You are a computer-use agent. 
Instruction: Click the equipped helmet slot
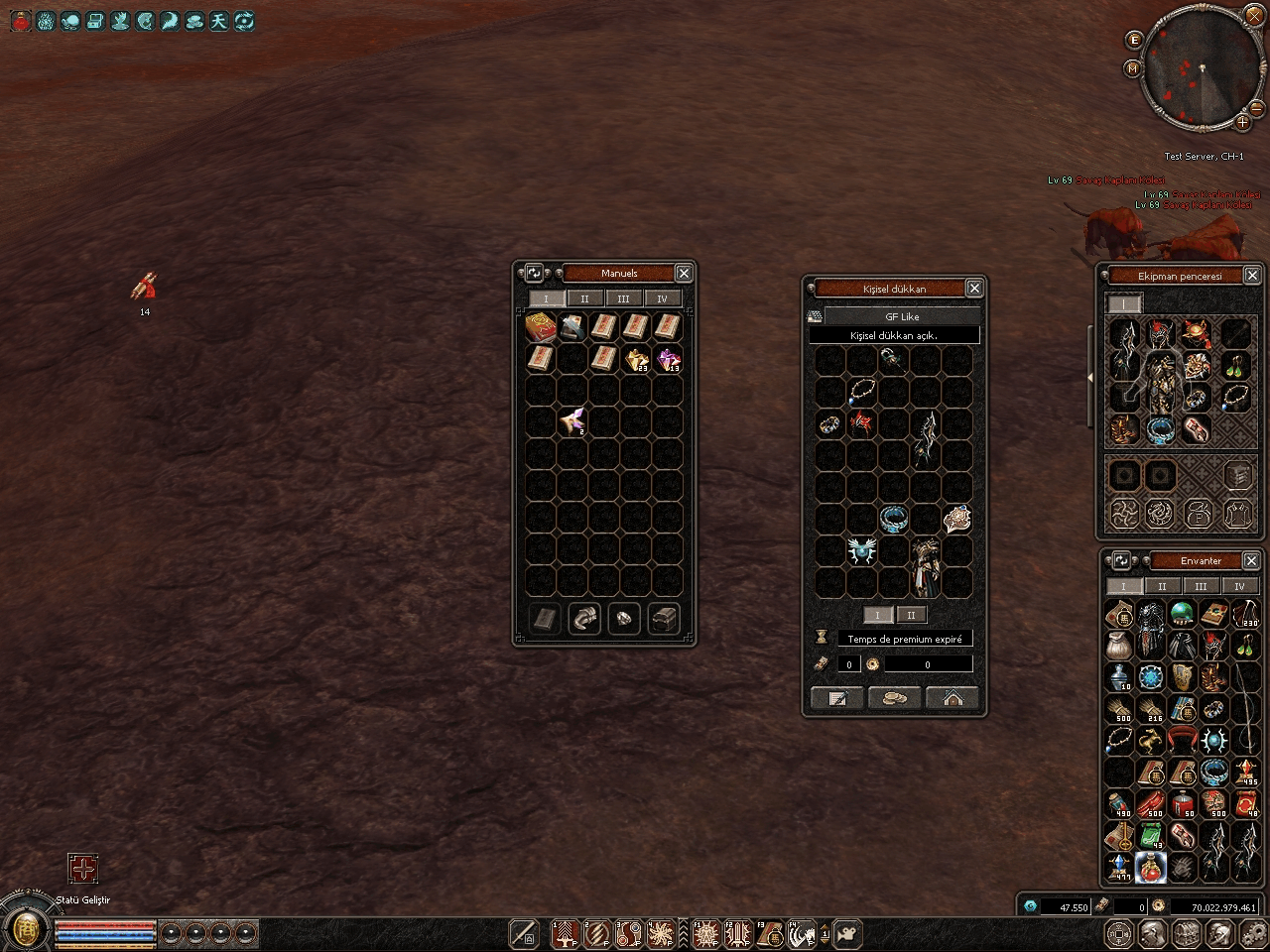tap(1159, 335)
